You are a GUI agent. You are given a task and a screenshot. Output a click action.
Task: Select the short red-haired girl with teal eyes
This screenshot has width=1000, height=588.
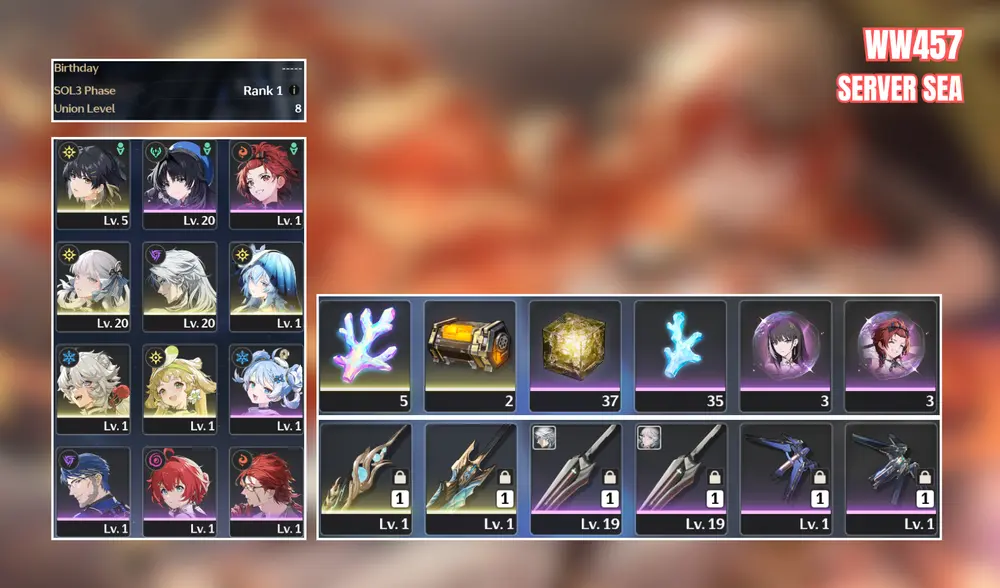coord(180,490)
